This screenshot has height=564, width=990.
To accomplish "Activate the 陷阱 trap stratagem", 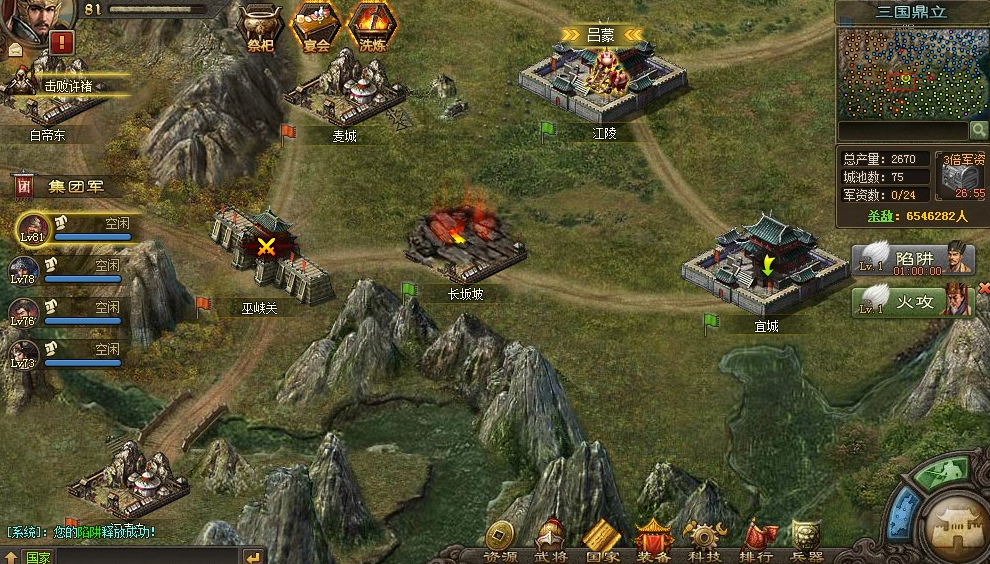I will [912, 259].
